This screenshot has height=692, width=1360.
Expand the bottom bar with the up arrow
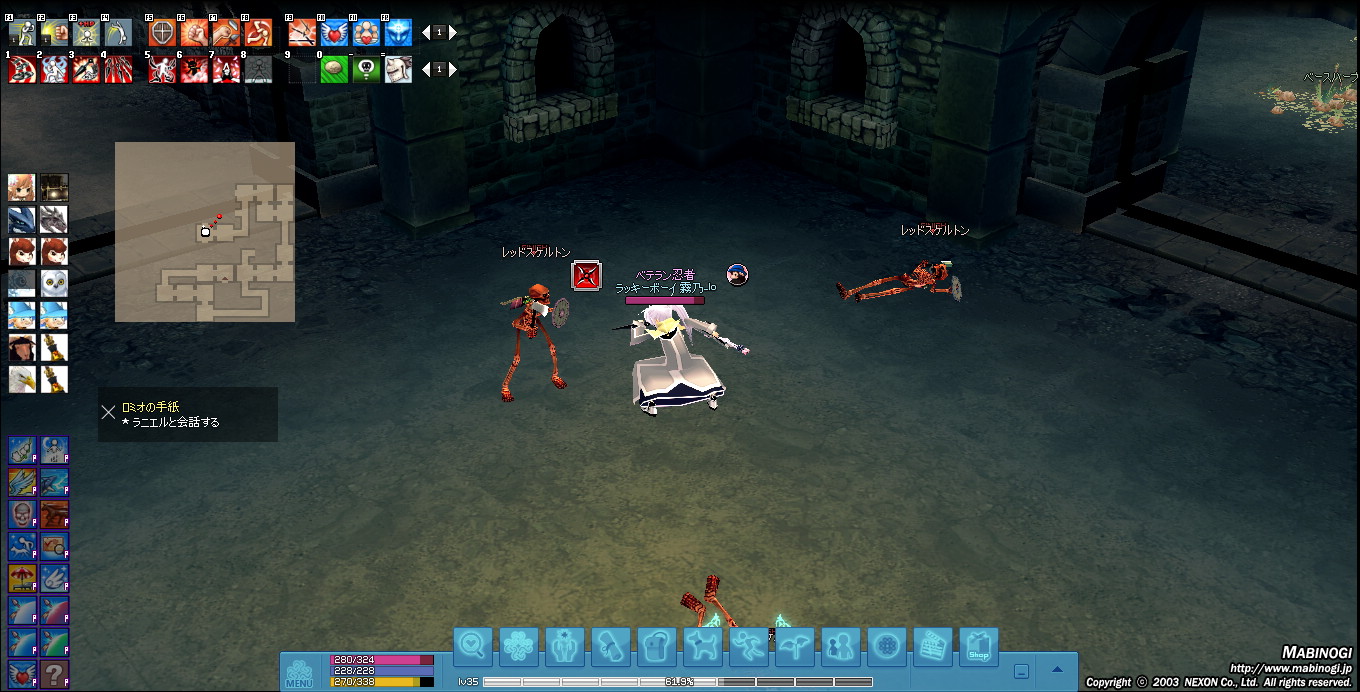(x=1057, y=670)
